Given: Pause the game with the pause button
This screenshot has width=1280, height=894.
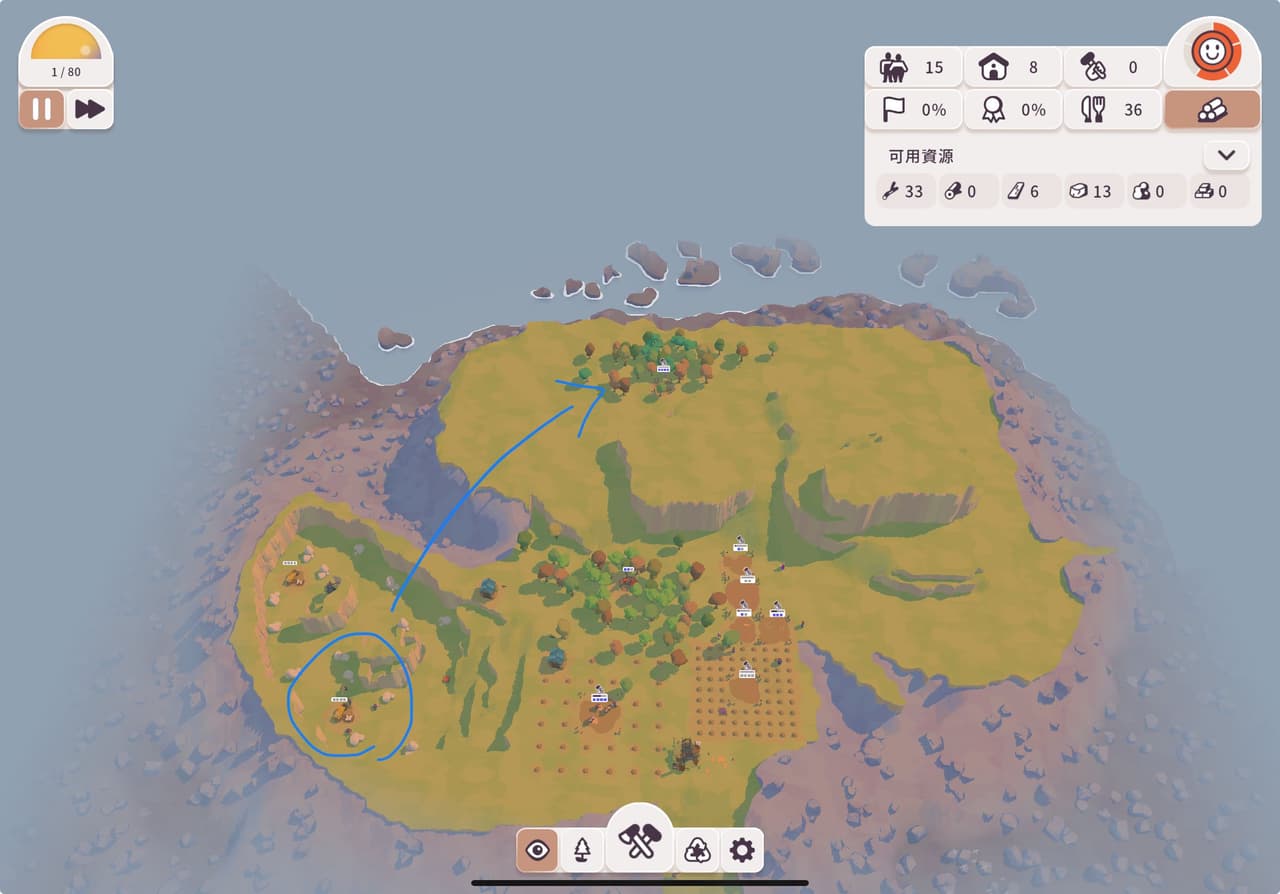Looking at the screenshot, I should tap(42, 109).
